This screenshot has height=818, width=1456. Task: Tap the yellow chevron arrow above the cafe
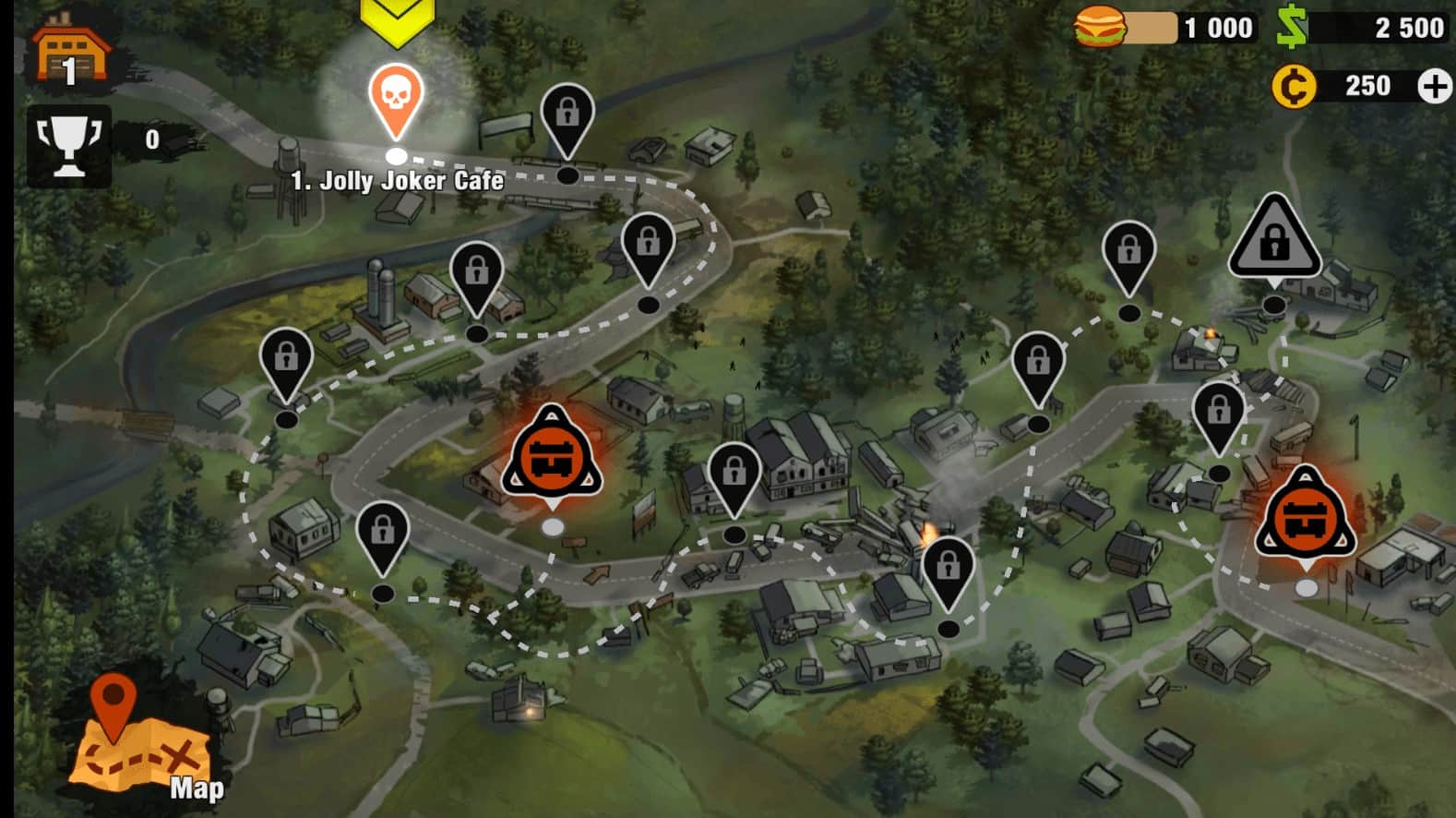[397, 20]
